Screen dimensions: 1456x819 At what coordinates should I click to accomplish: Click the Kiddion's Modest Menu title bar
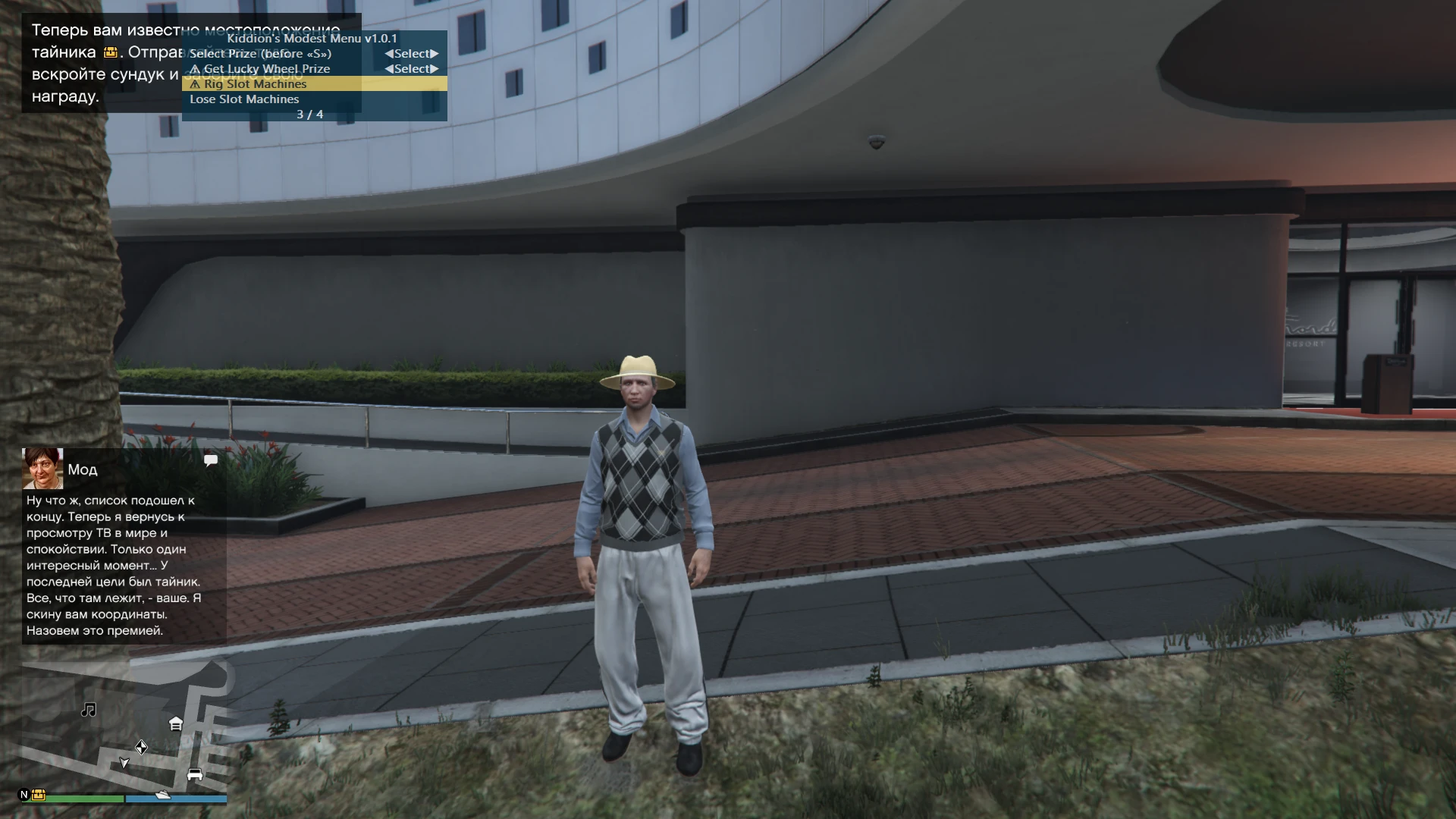(313, 38)
